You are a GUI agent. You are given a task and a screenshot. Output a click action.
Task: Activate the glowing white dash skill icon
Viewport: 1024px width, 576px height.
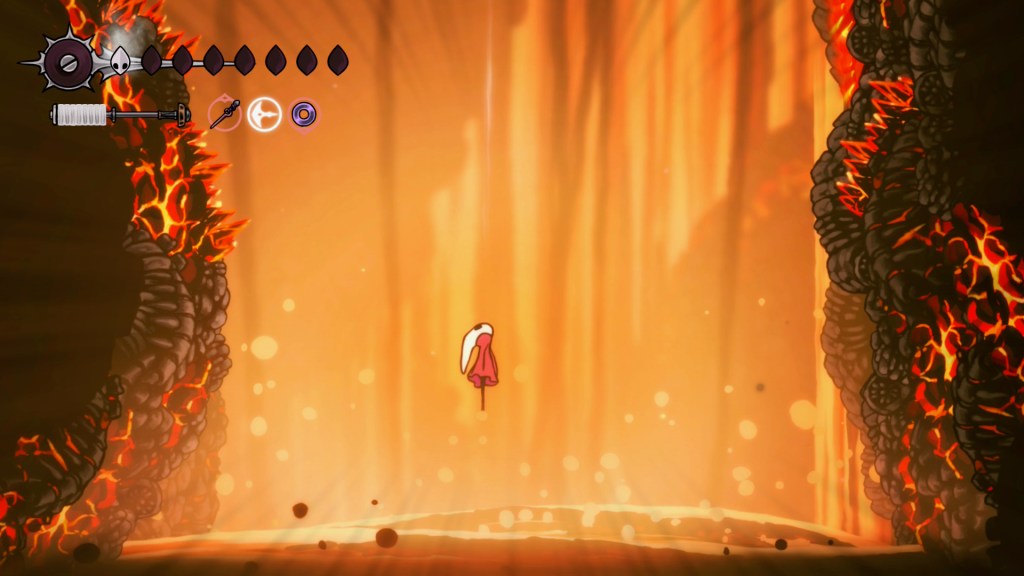265,114
